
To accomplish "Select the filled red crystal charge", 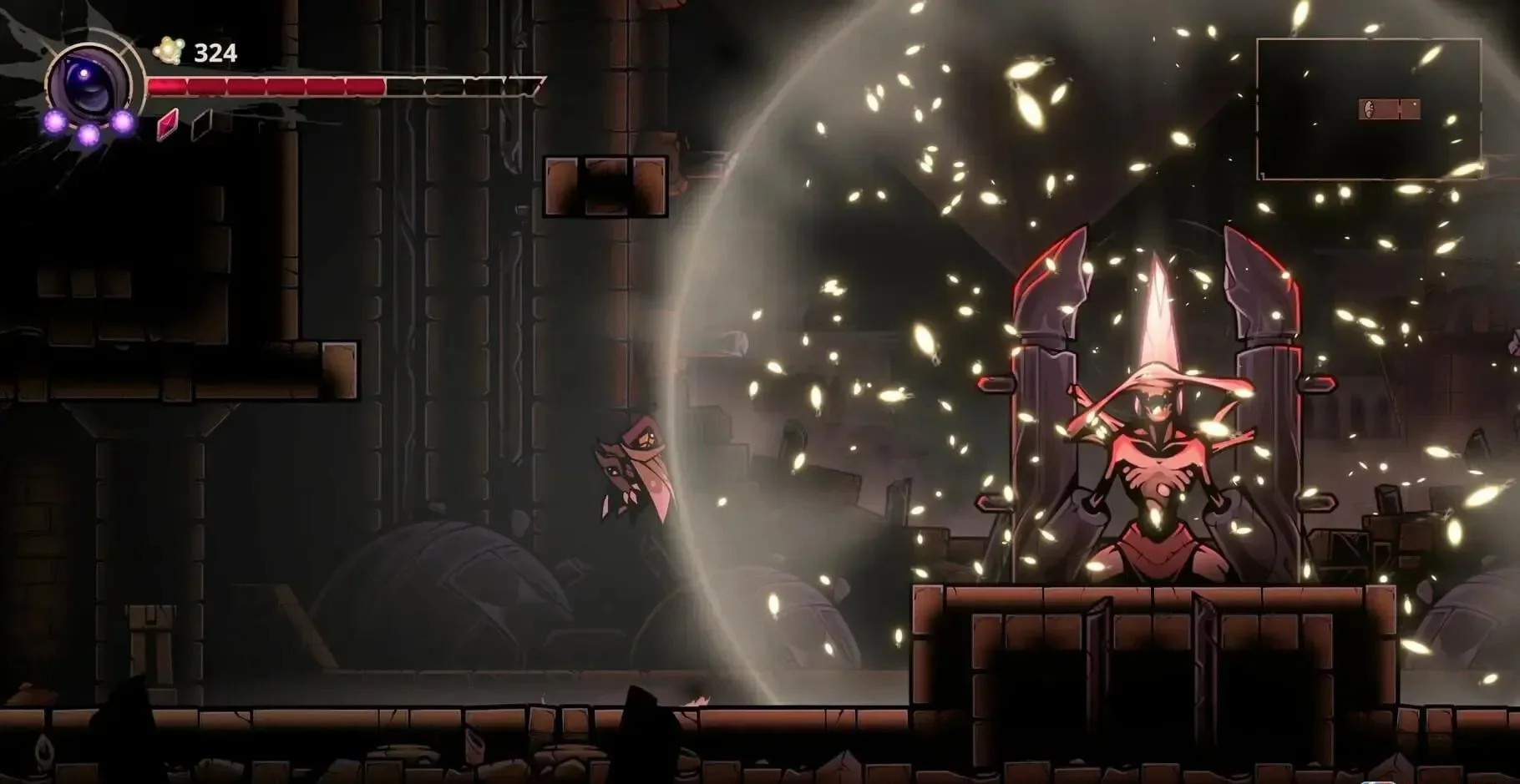I will [x=169, y=124].
